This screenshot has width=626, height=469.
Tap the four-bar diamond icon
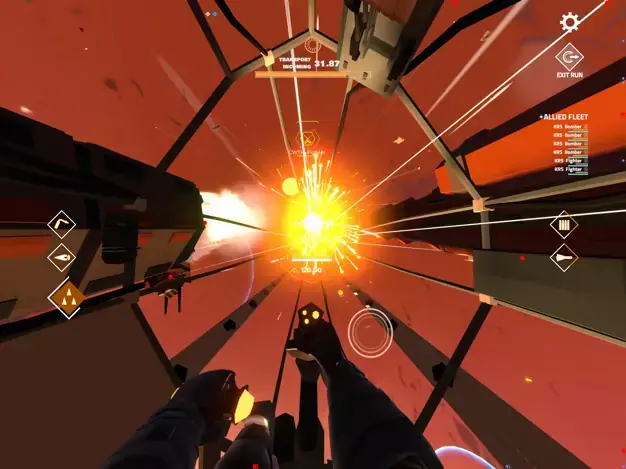pyautogui.click(x=564, y=225)
